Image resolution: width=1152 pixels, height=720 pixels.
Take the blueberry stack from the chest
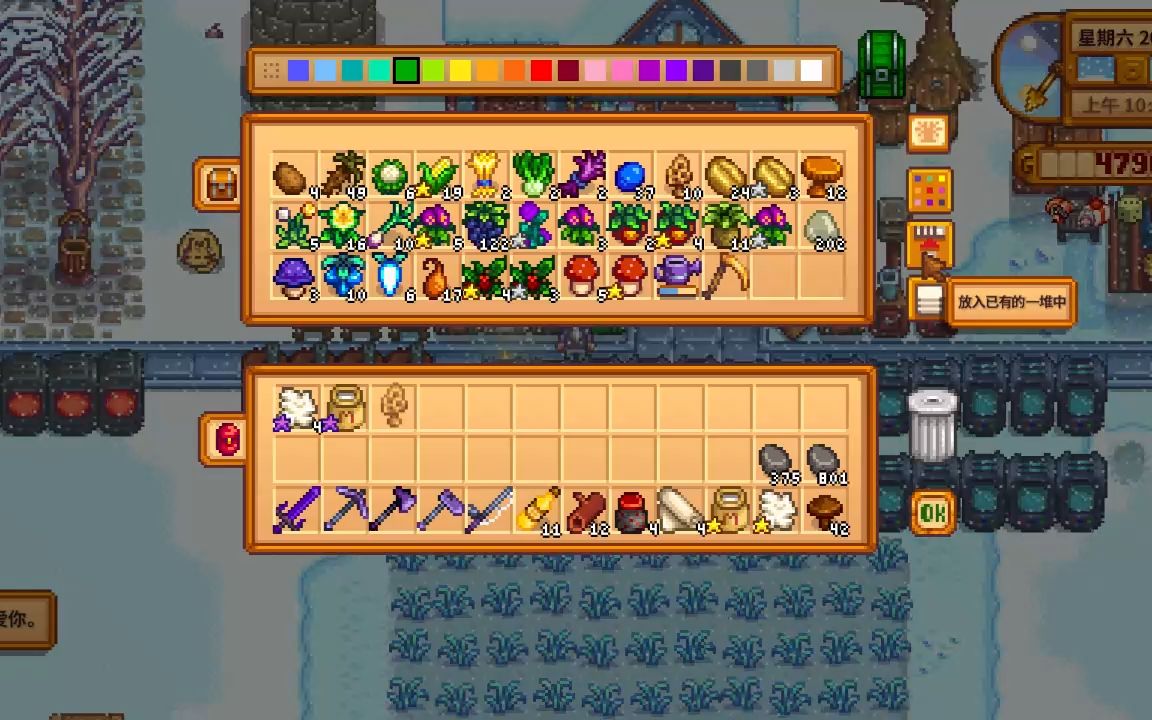click(x=630, y=176)
